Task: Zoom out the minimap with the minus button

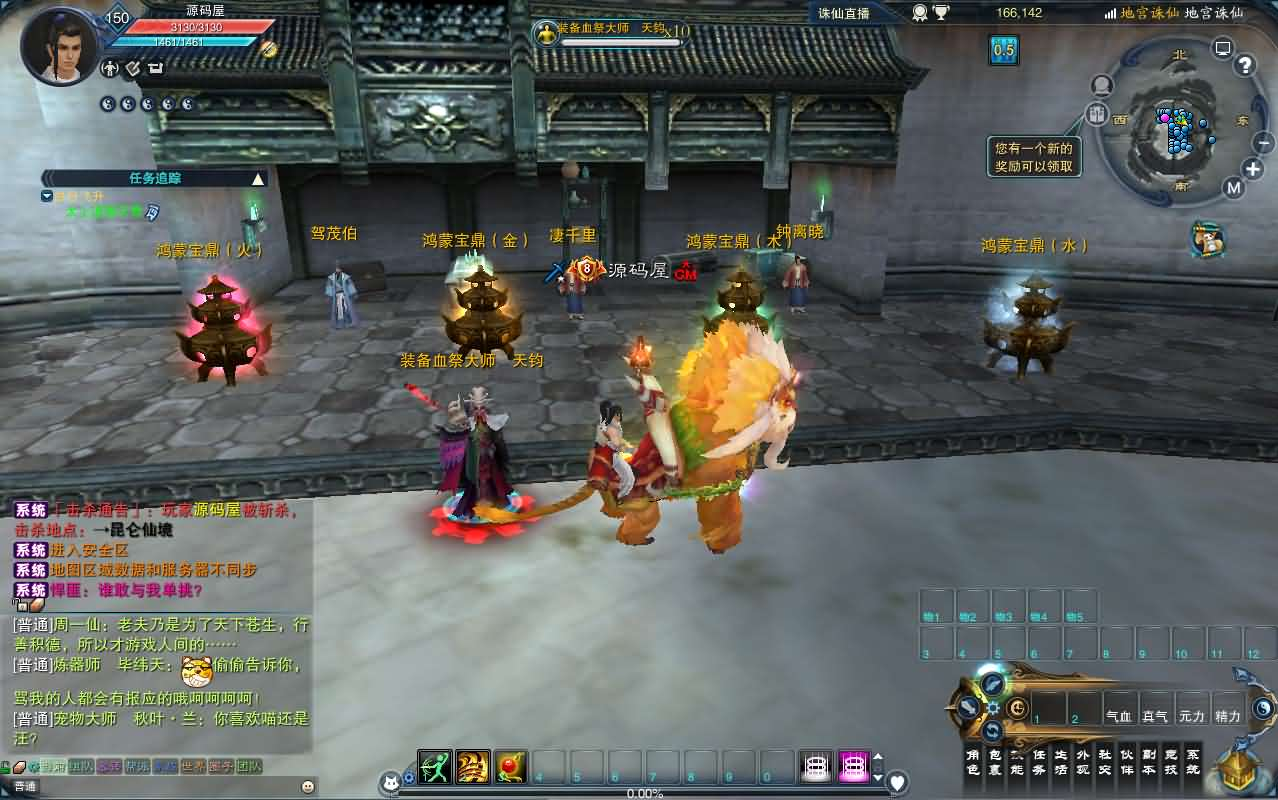Action: pyautogui.click(x=1262, y=142)
